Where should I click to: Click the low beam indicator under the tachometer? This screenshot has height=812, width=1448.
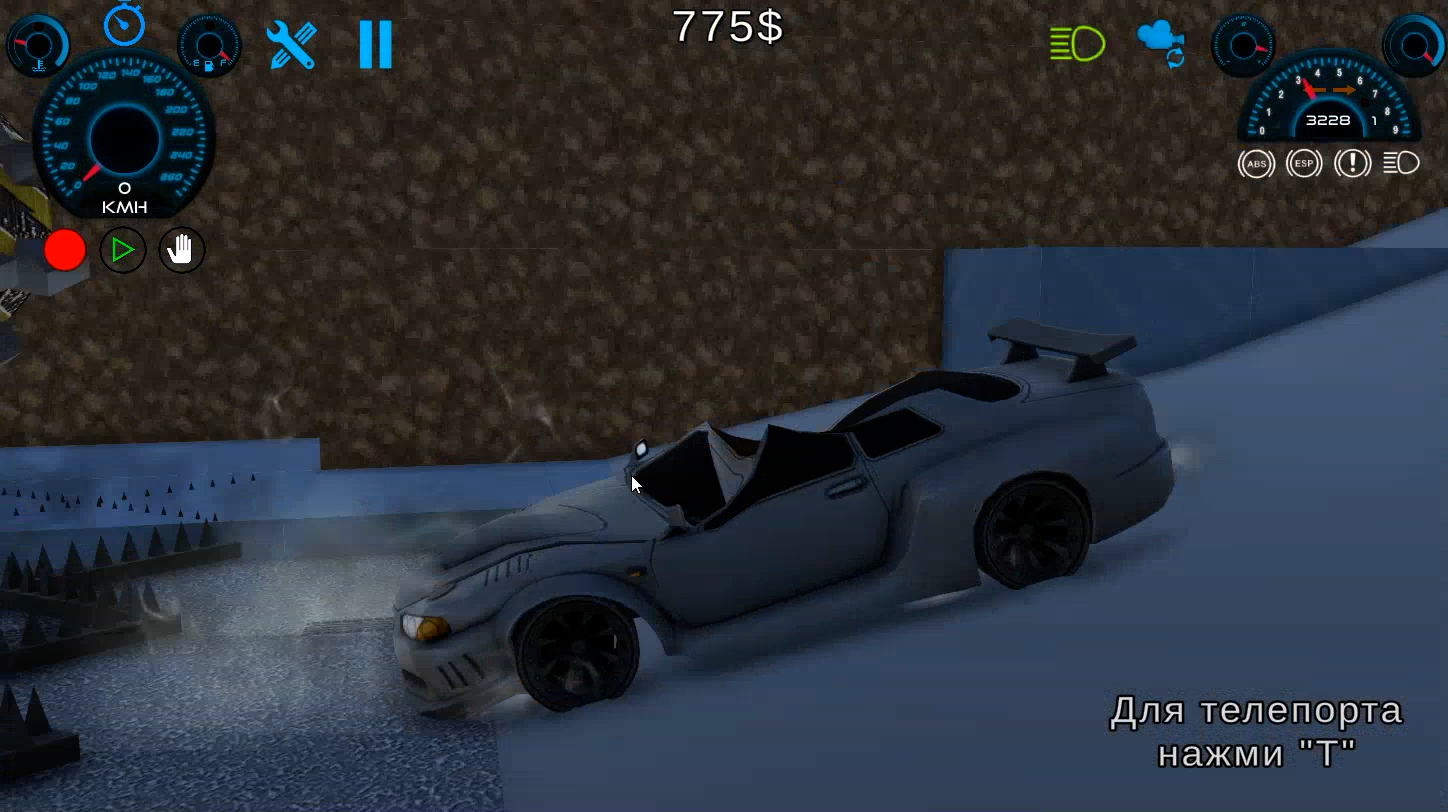point(1402,163)
